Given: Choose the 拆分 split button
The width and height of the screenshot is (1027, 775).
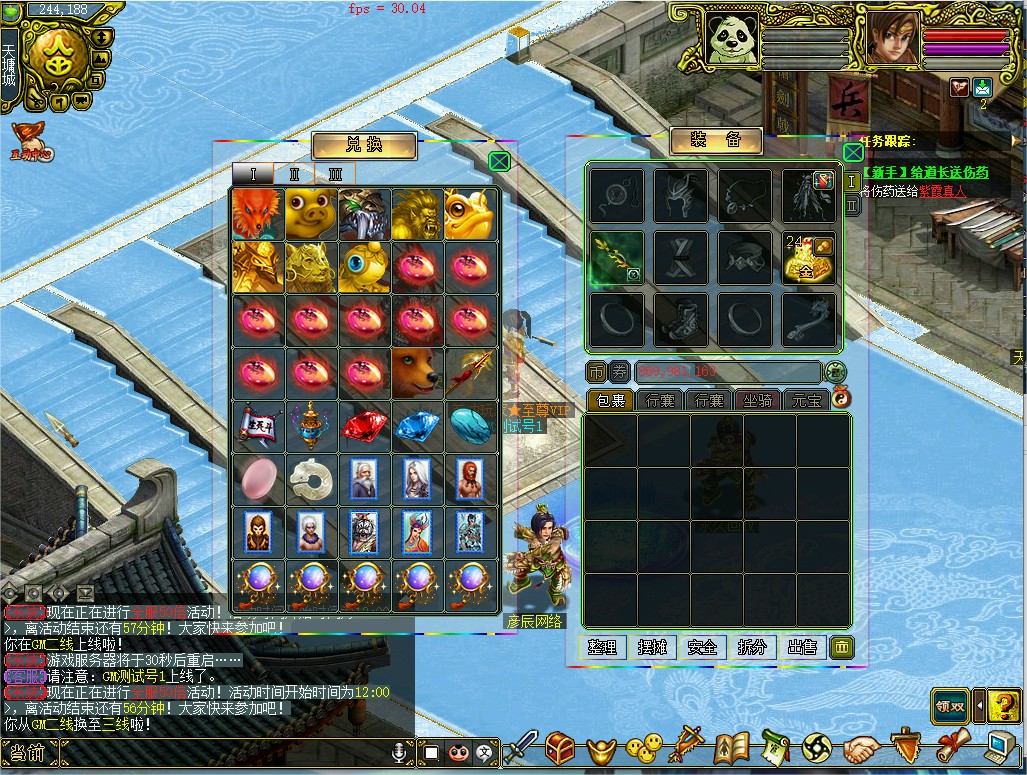Looking at the screenshot, I should click(753, 647).
